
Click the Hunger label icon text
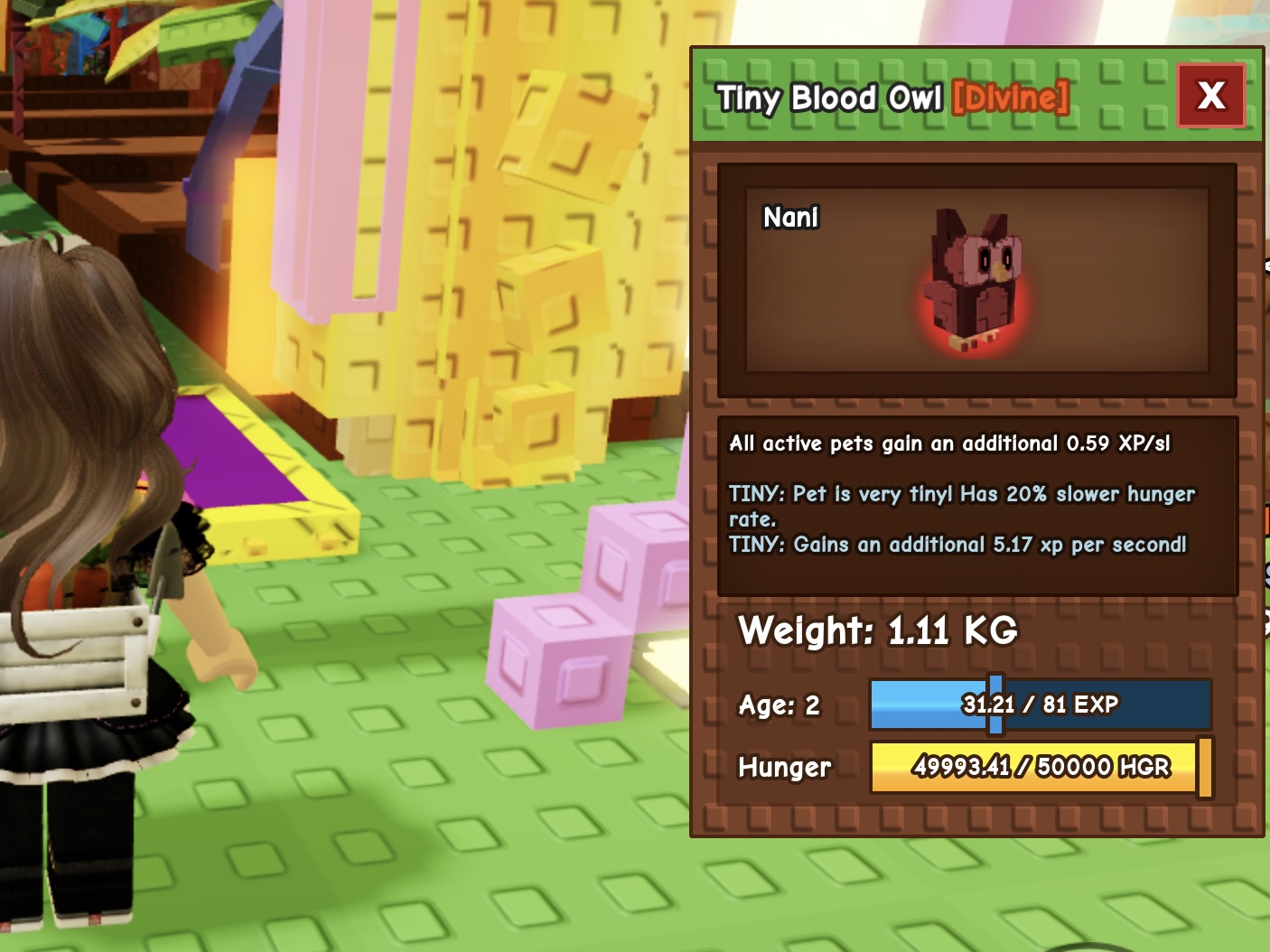coord(784,768)
